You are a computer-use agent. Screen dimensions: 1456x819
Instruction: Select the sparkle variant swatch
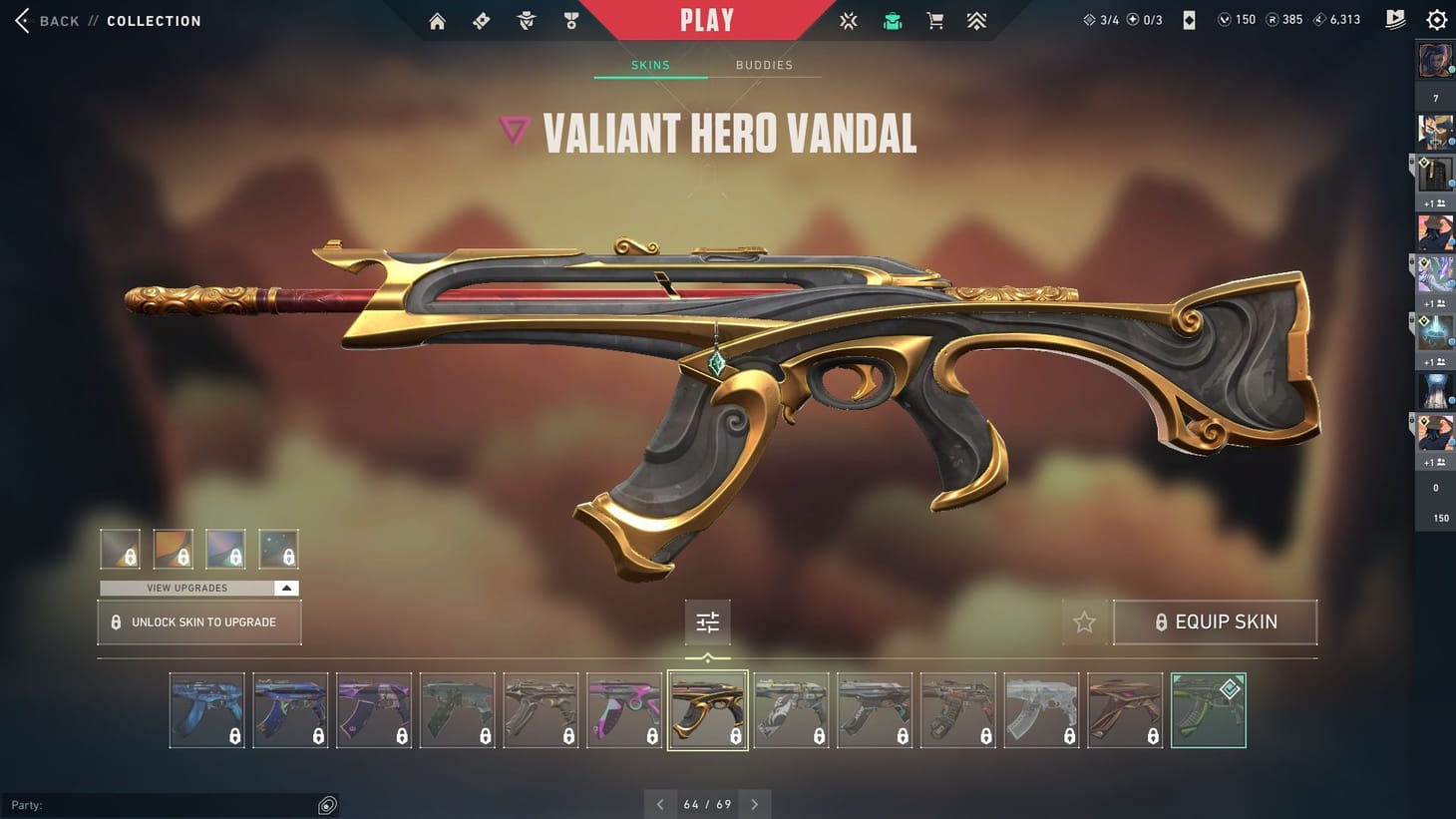[278, 548]
